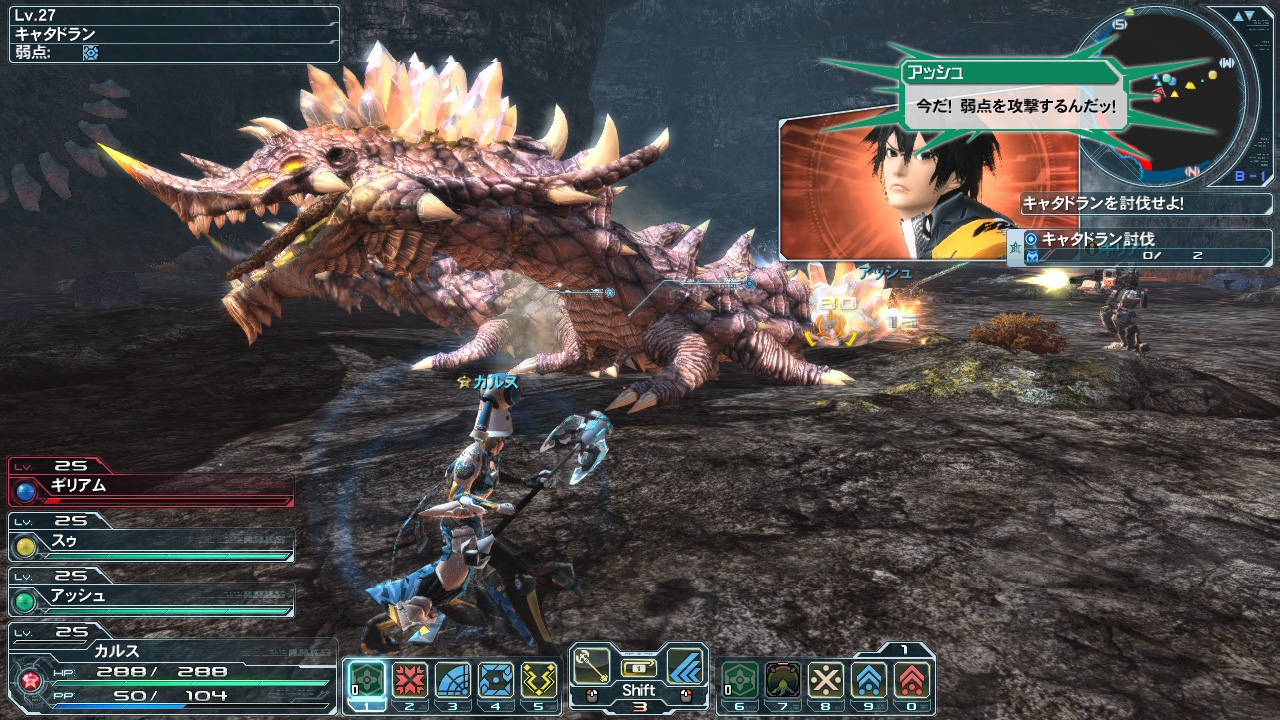Select party member アッシュ's status panel

(x=152, y=597)
